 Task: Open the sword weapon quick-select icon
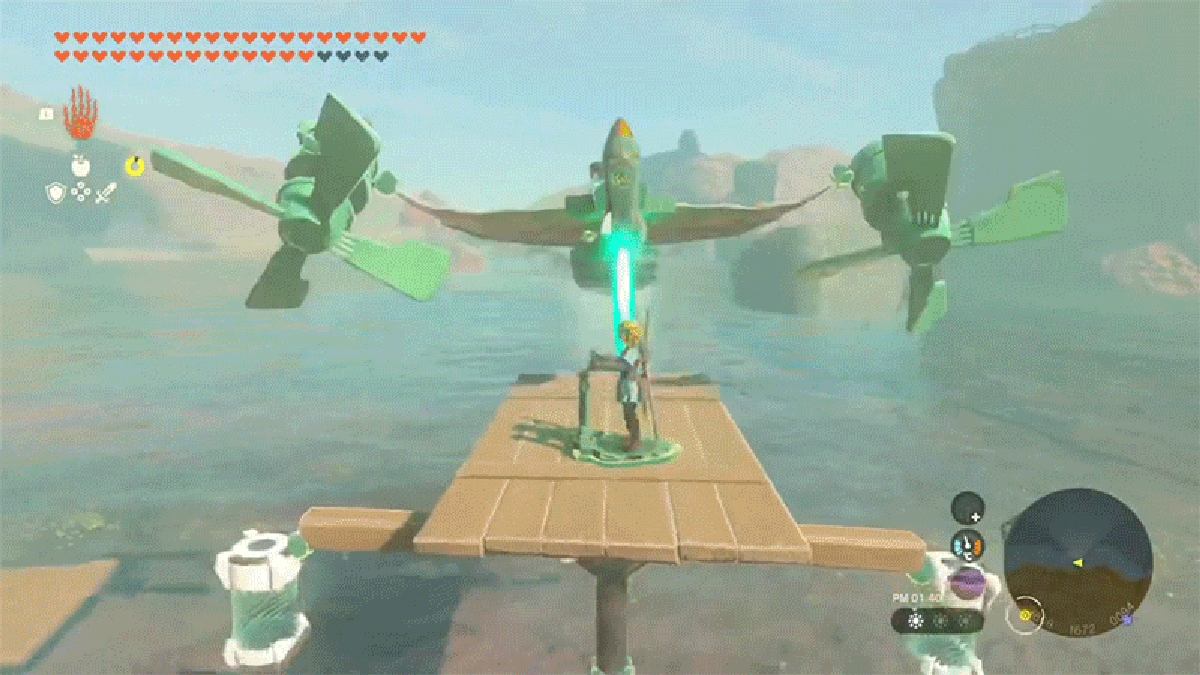click(x=106, y=192)
